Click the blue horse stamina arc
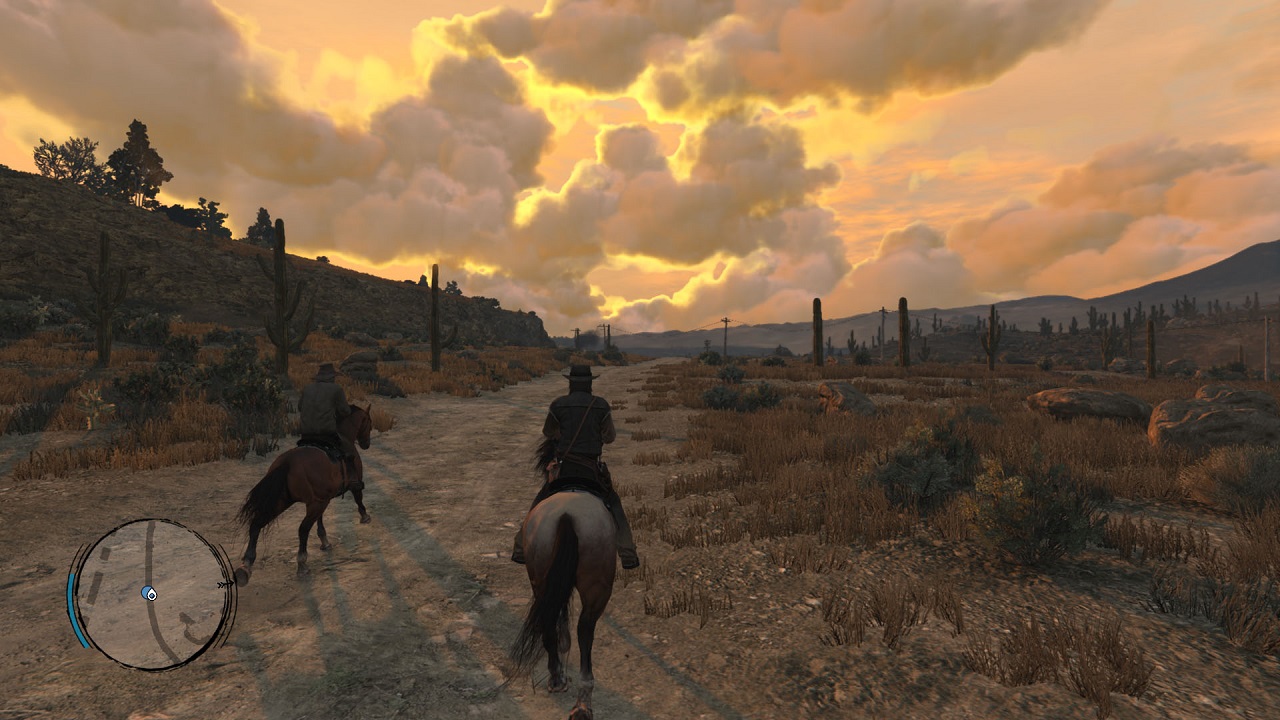The image size is (1280, 720). pos(74,608)
